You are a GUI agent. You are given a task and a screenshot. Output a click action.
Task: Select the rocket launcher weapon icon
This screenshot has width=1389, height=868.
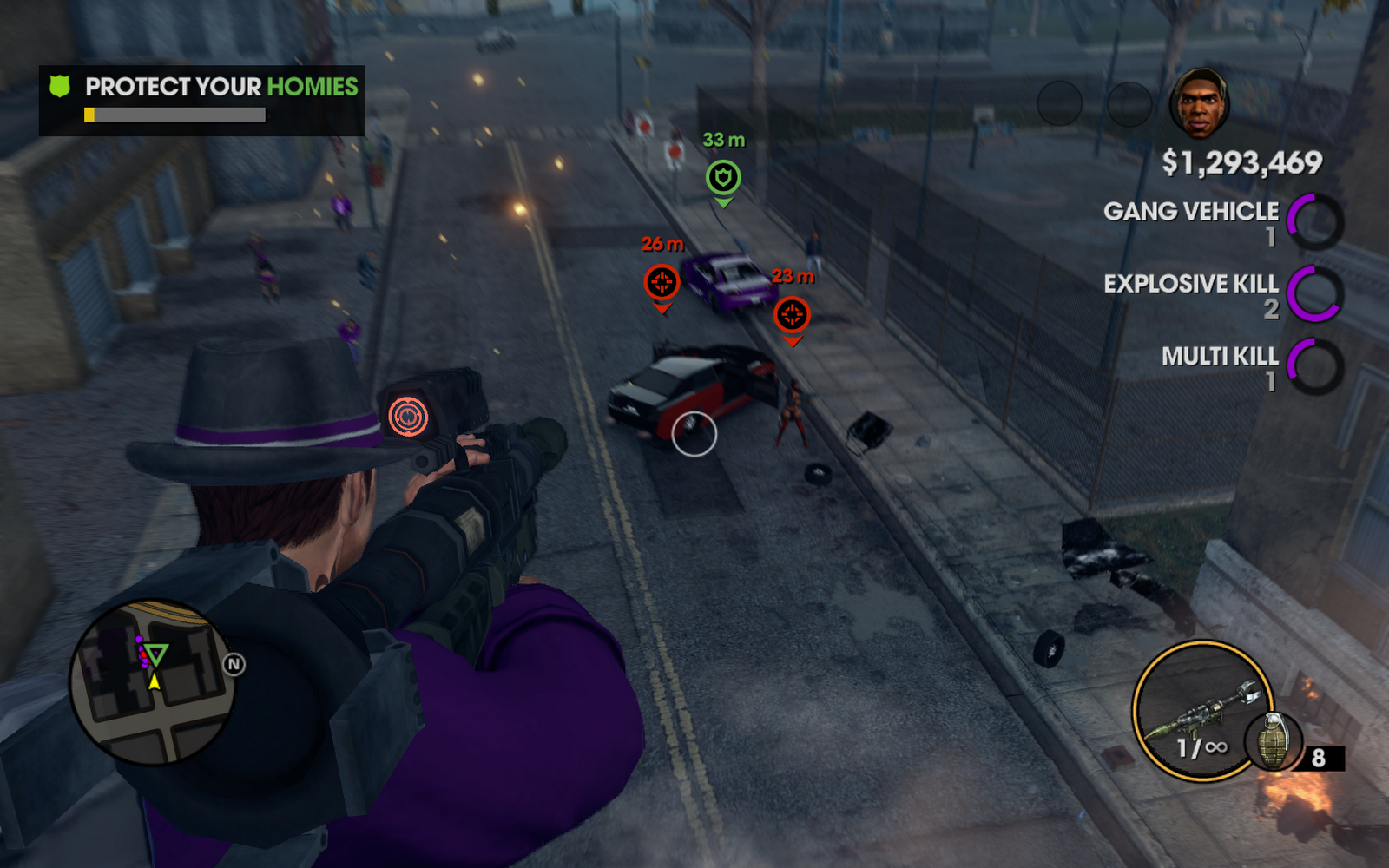point(1202,710)
